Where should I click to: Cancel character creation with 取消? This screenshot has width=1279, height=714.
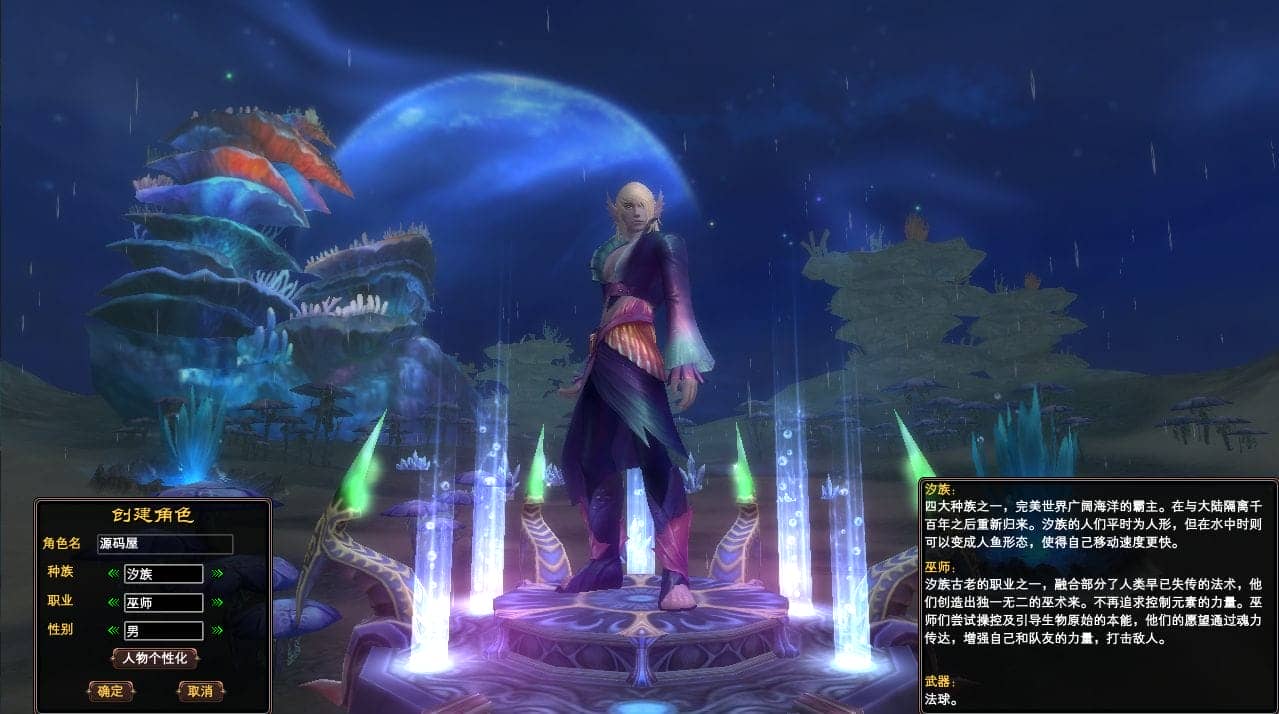click(200, 690)
